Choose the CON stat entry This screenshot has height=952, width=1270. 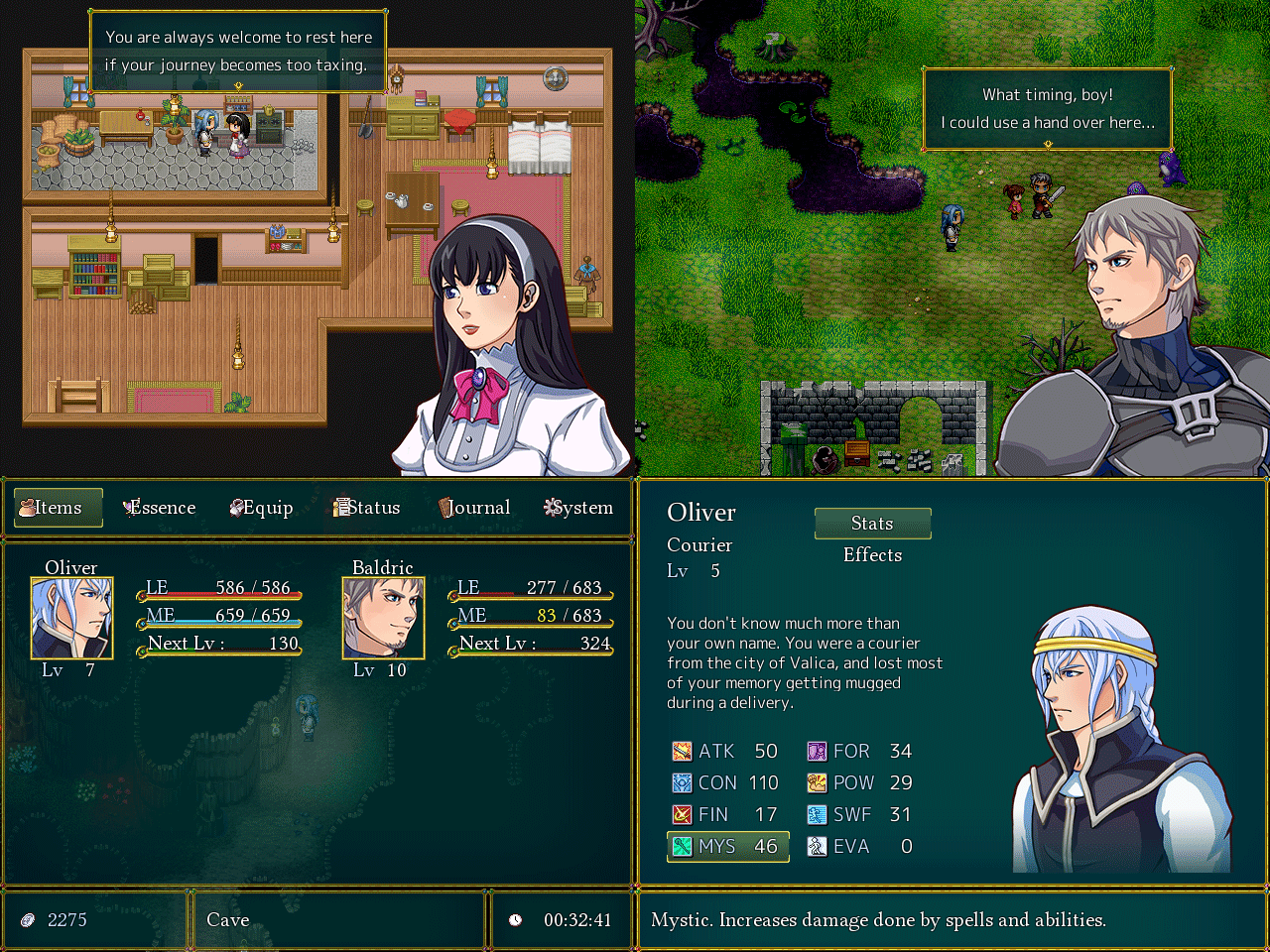click(725, 783)
